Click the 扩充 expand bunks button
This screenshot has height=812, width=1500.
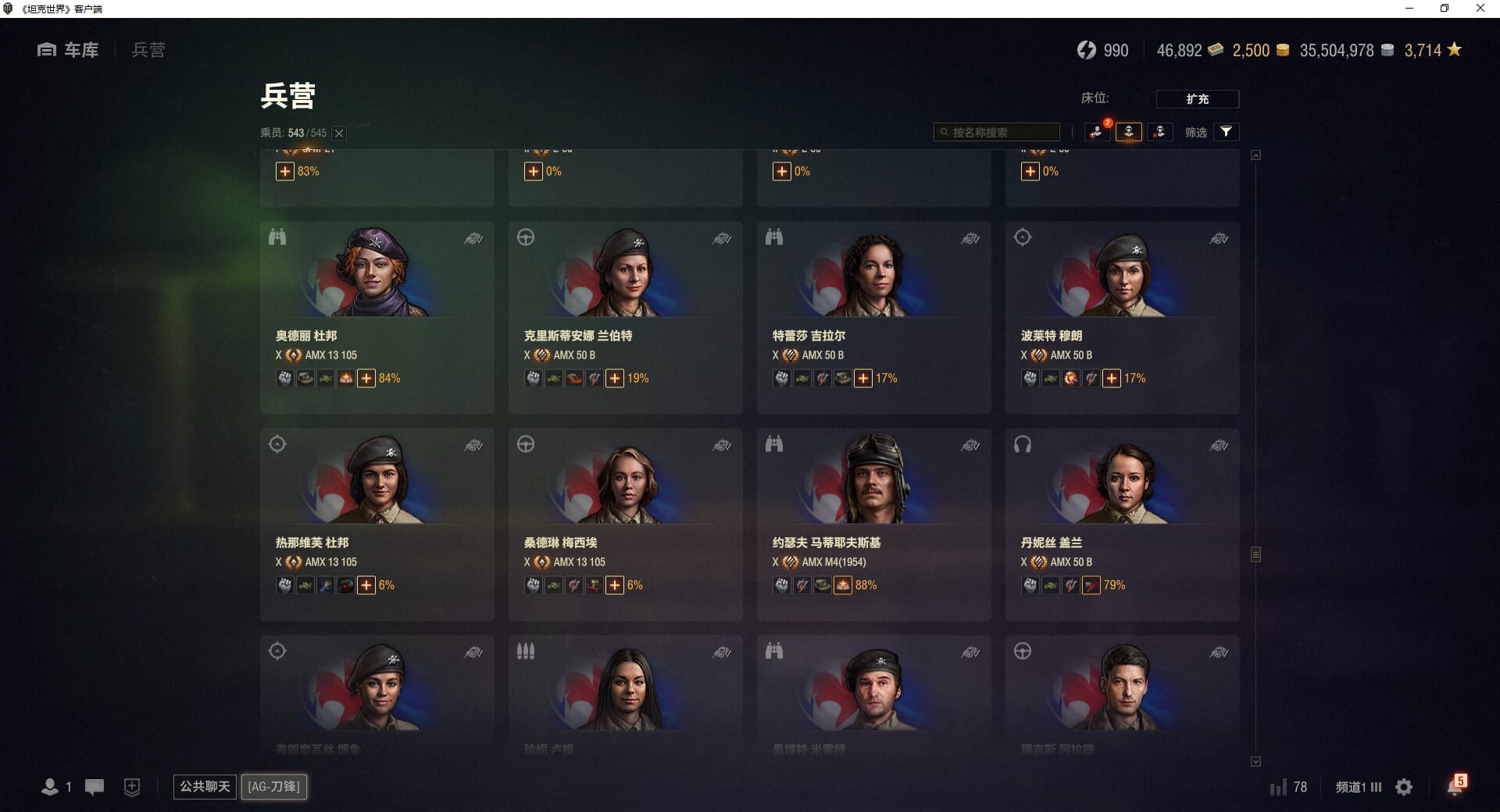coord(1197,99)
